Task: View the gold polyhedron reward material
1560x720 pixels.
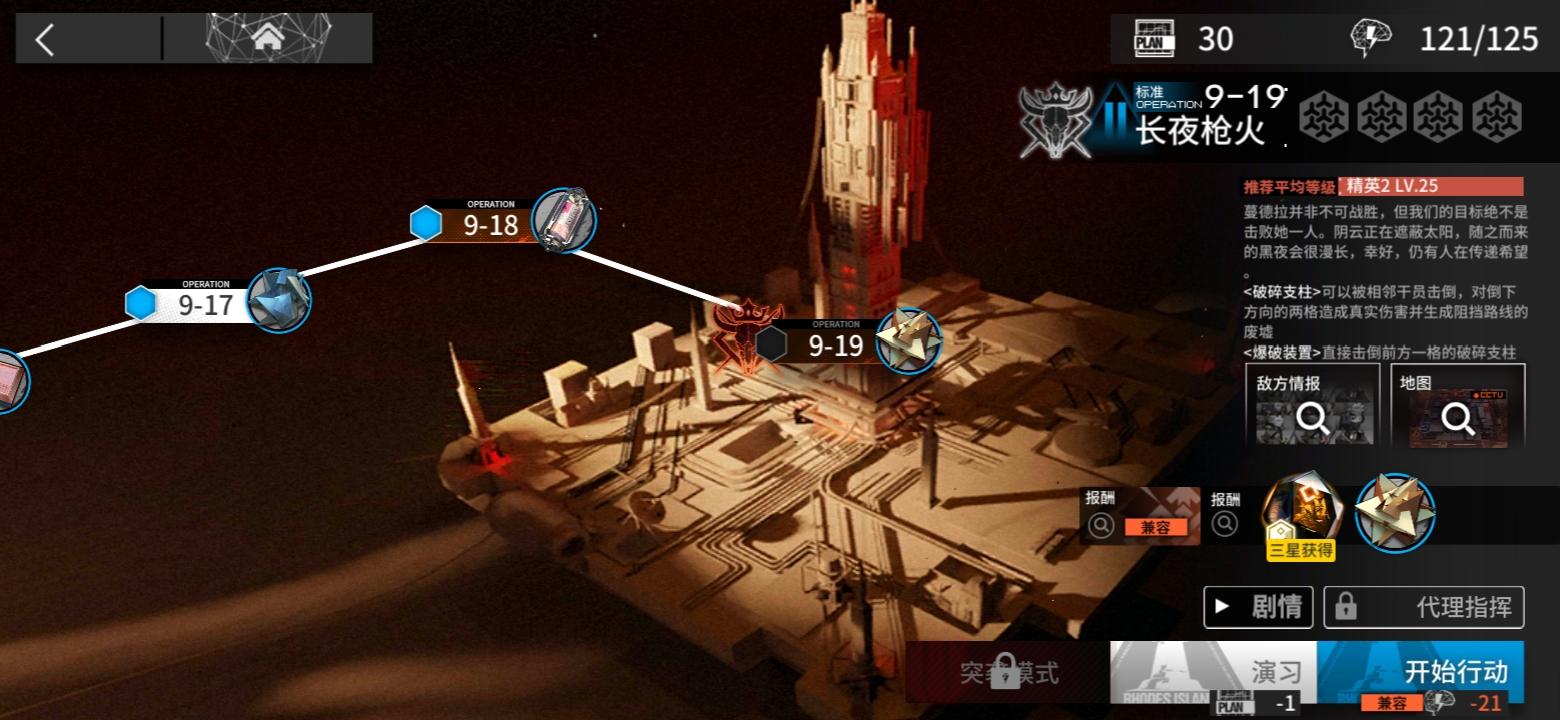Action: click(x=1395, y=512)
